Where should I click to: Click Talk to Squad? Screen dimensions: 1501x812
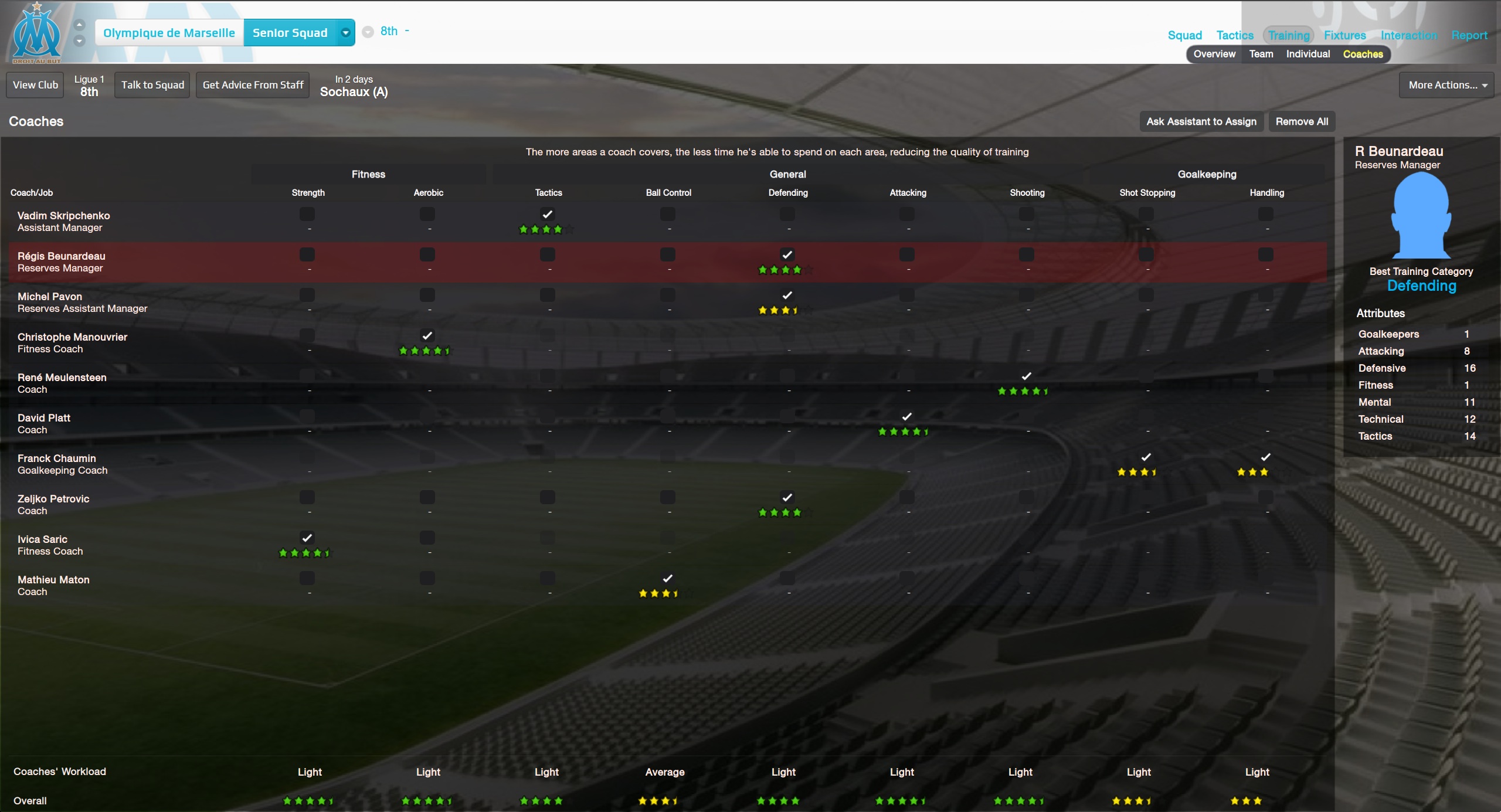click(152, 85)
